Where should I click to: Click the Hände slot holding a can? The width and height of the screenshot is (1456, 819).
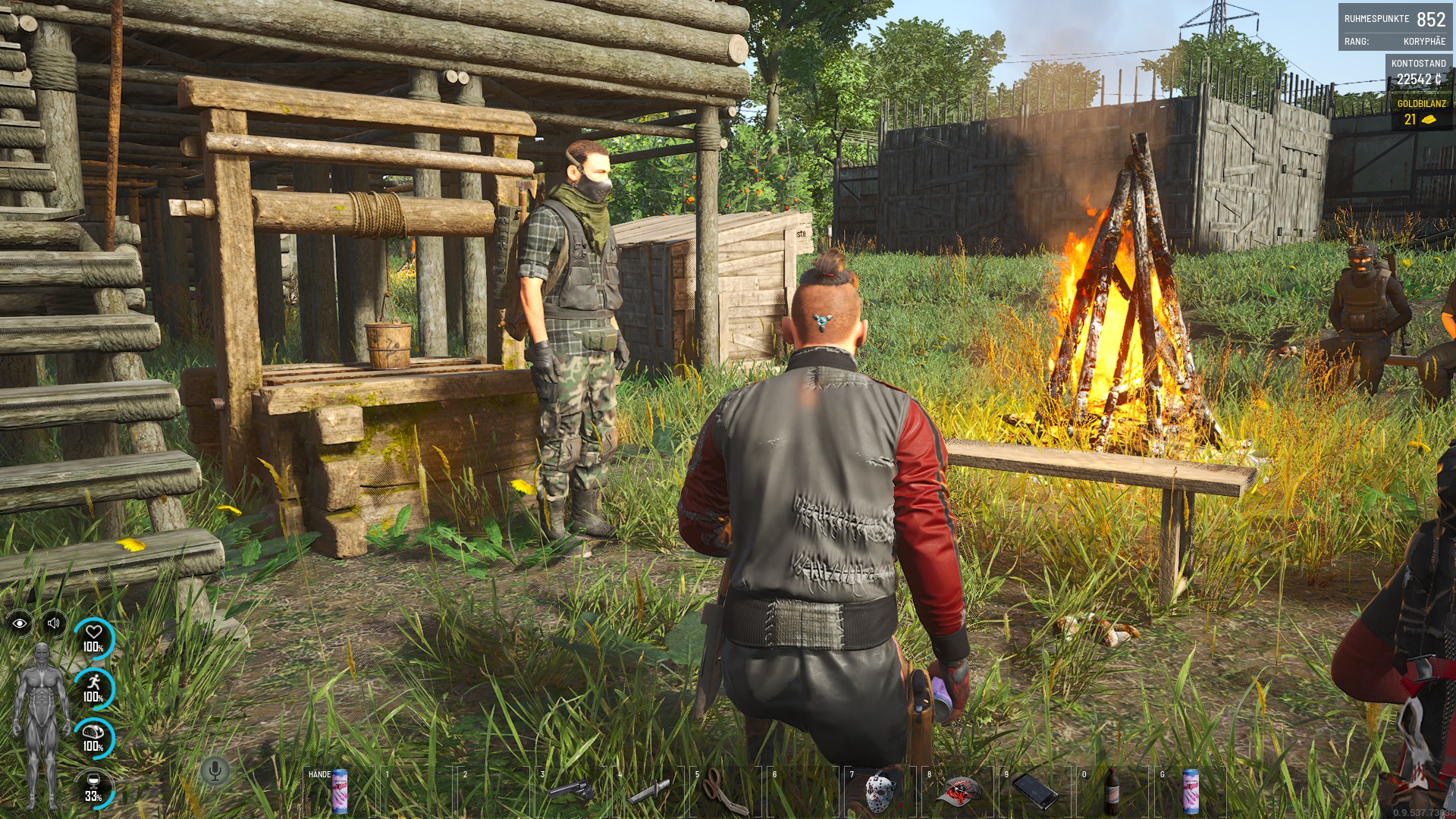[x=339, y=792]
